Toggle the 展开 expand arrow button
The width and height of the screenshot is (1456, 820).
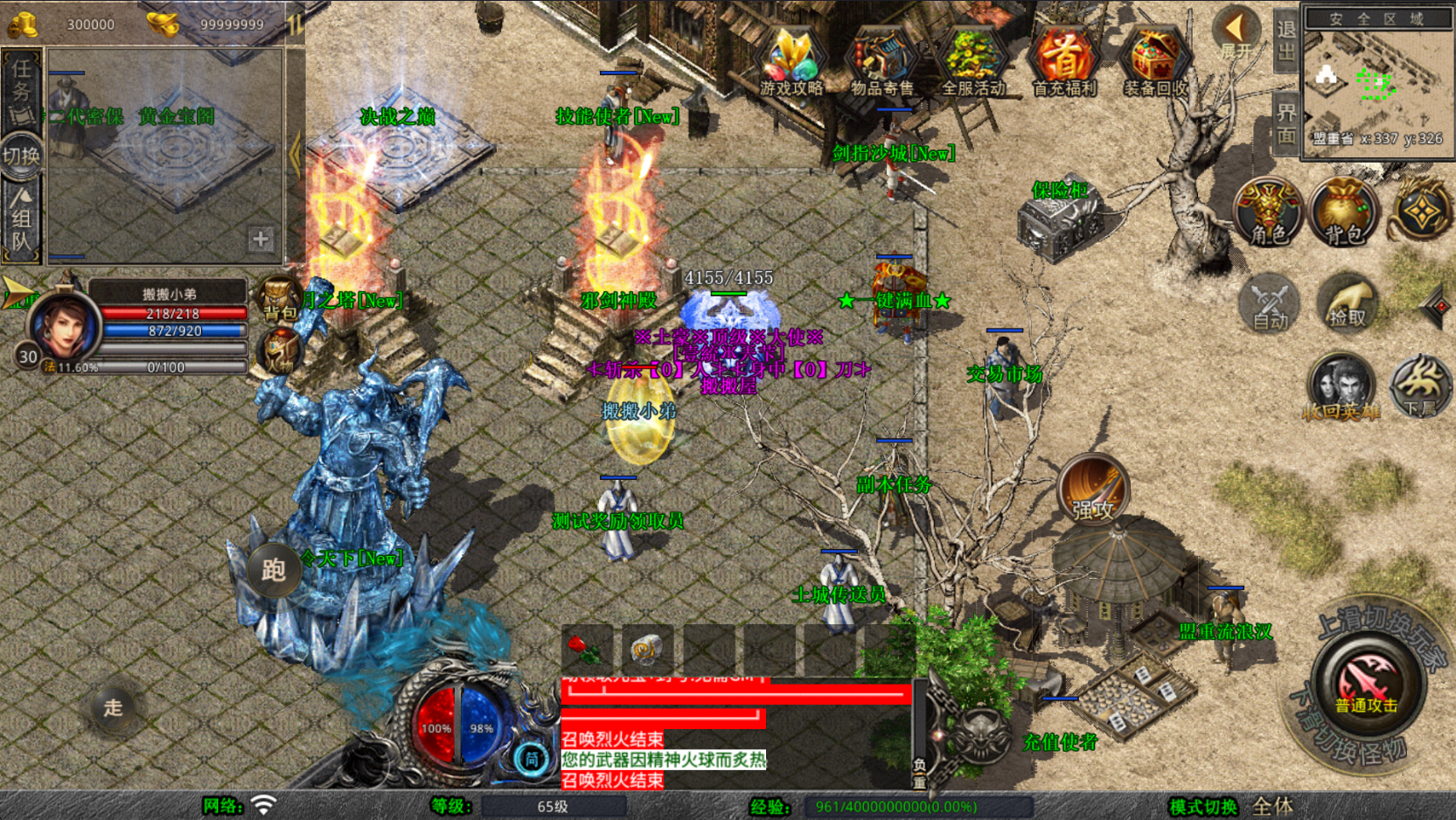click(1236, 33)
